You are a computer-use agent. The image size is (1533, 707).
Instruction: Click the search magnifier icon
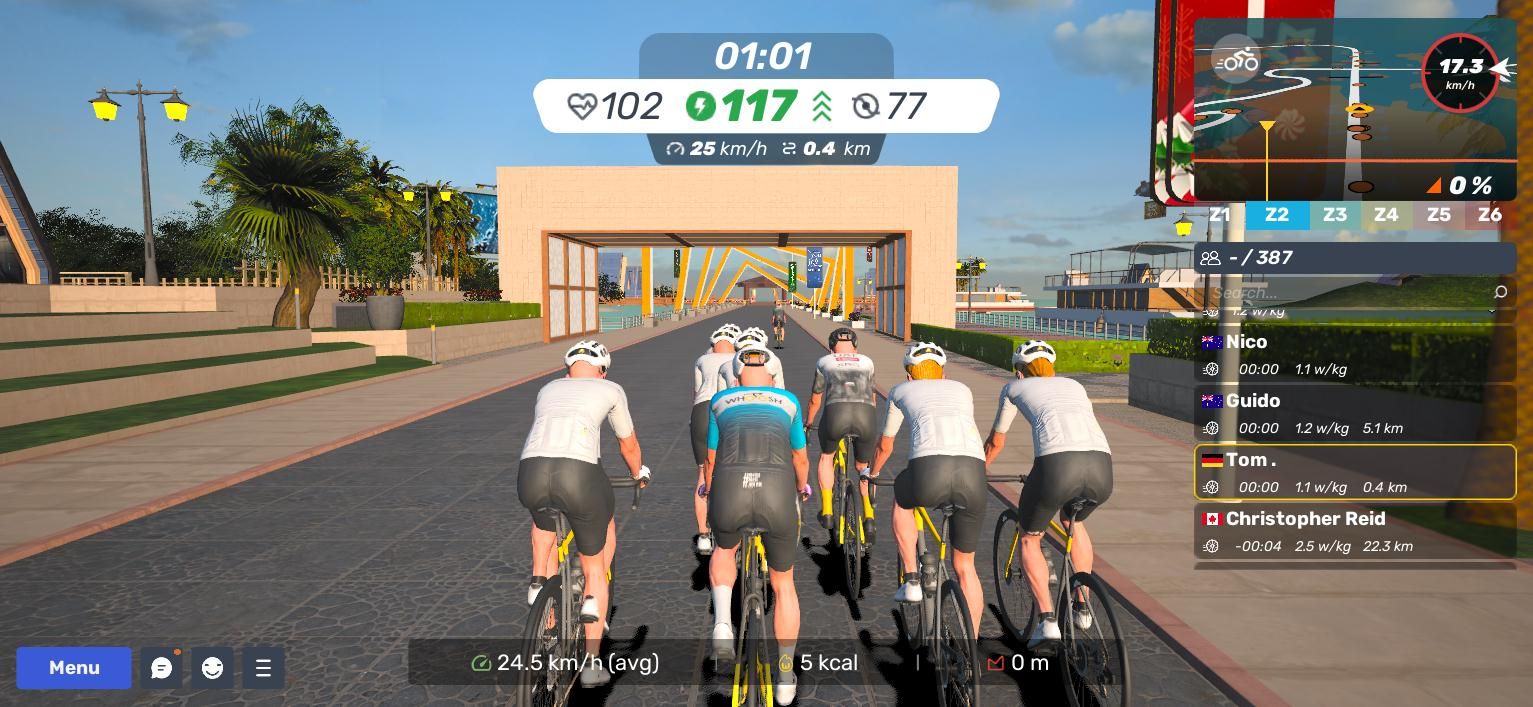pos(1499,292)
